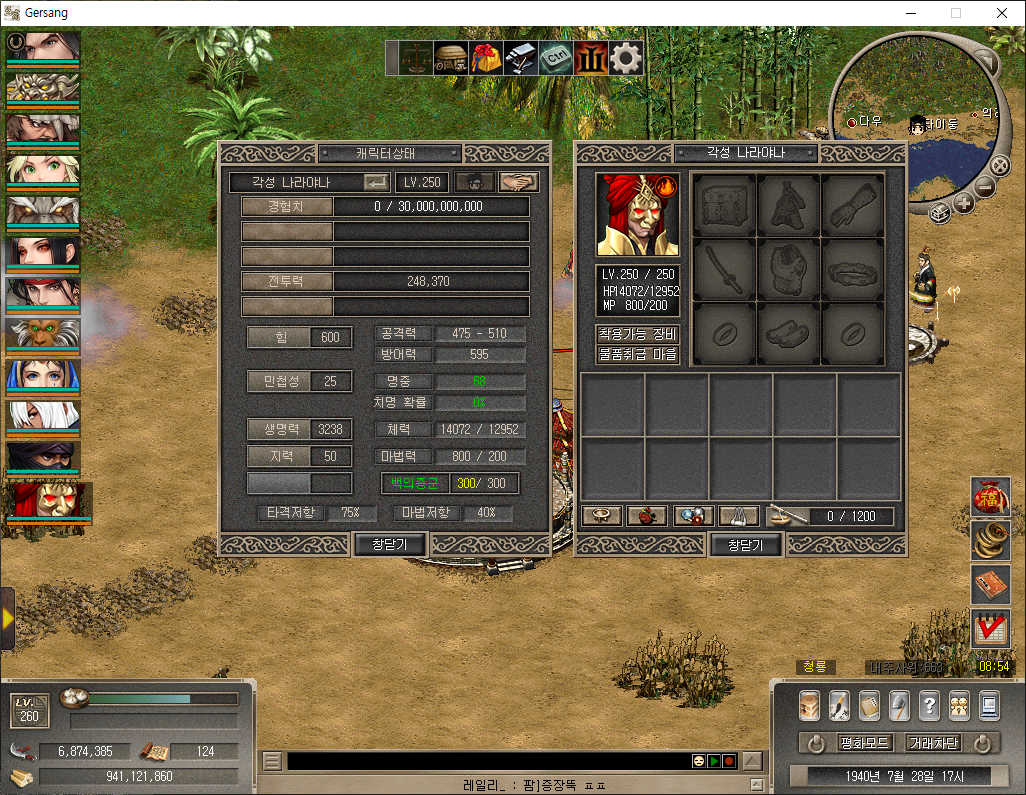Click the 물품취급 마을 button

[638, 354]
